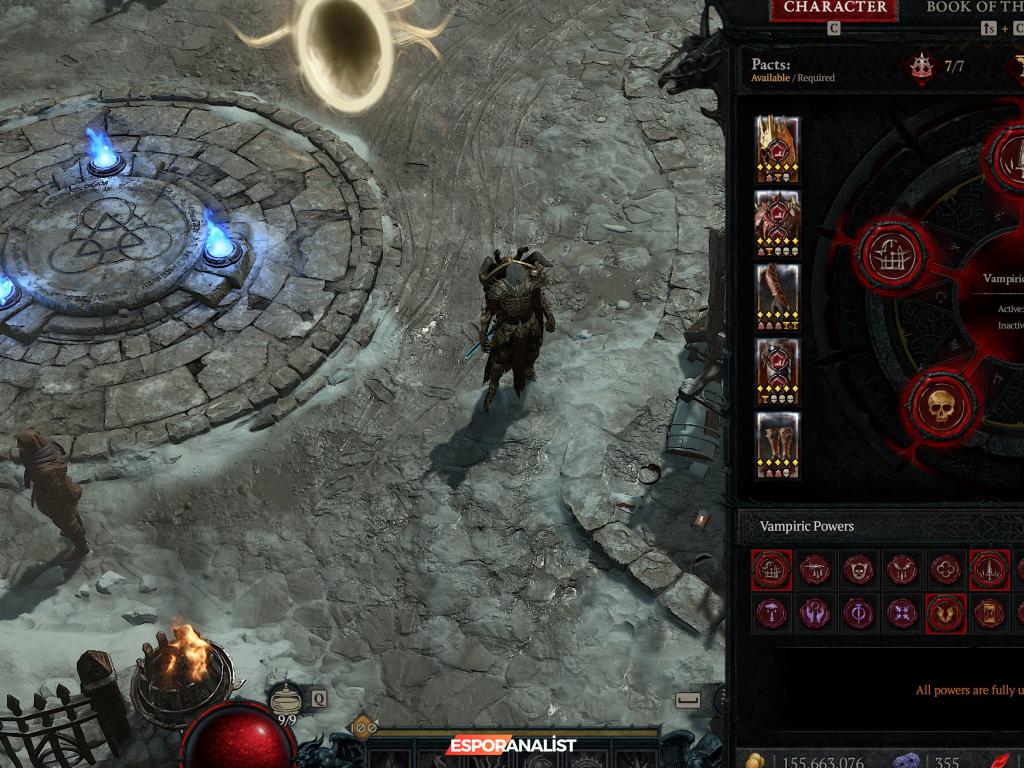1024x768 pixels.
Task: Select the spiked-gate power in the Vampiric Powers grid
Action: pos(772,570)
